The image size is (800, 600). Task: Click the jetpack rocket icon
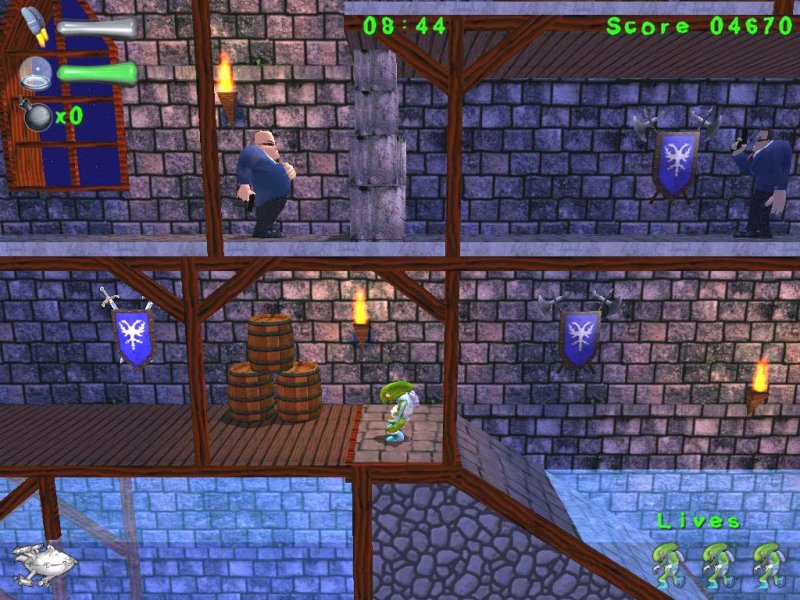coord(35,25)
